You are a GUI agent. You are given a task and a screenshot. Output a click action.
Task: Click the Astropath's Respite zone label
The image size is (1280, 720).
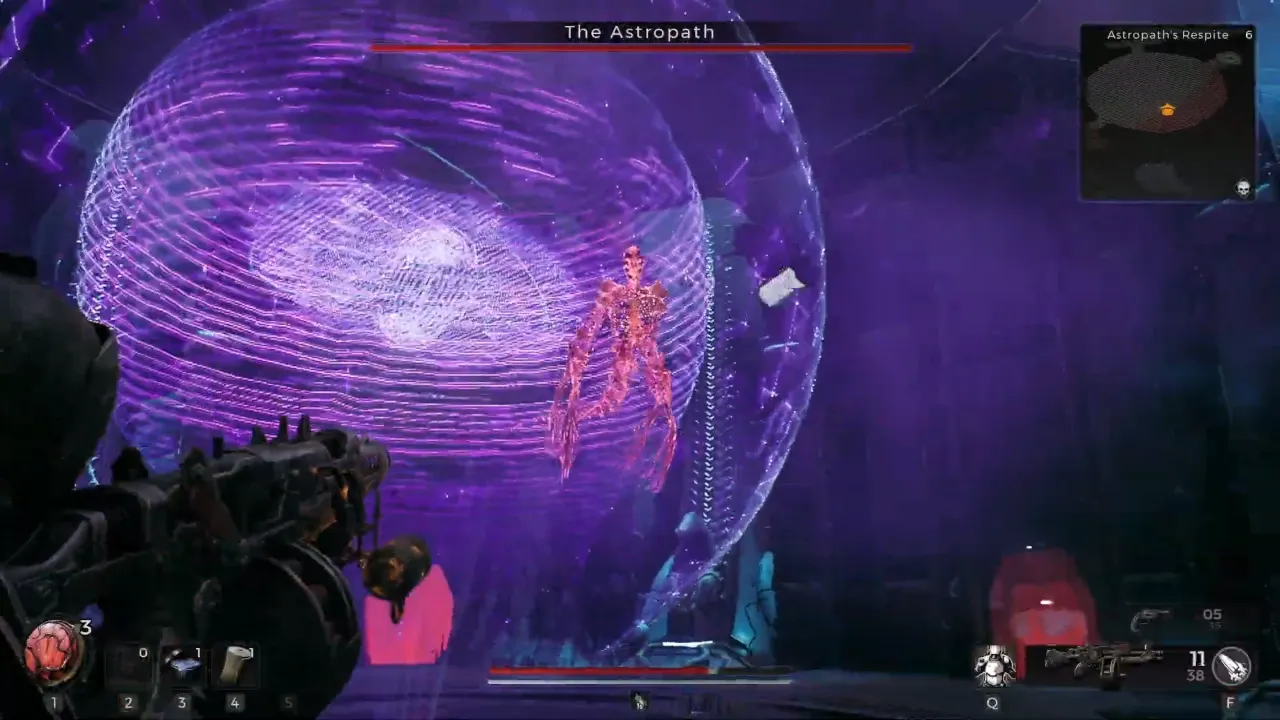(x=1166, y=34)
